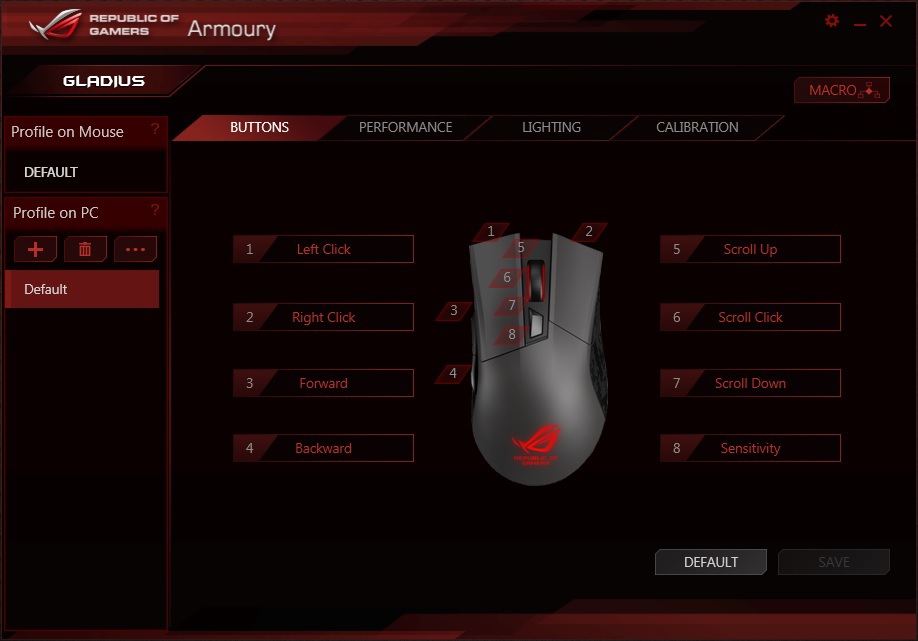Edit the Backward button assignment
The image size is (918, 641).
point(323,449)
